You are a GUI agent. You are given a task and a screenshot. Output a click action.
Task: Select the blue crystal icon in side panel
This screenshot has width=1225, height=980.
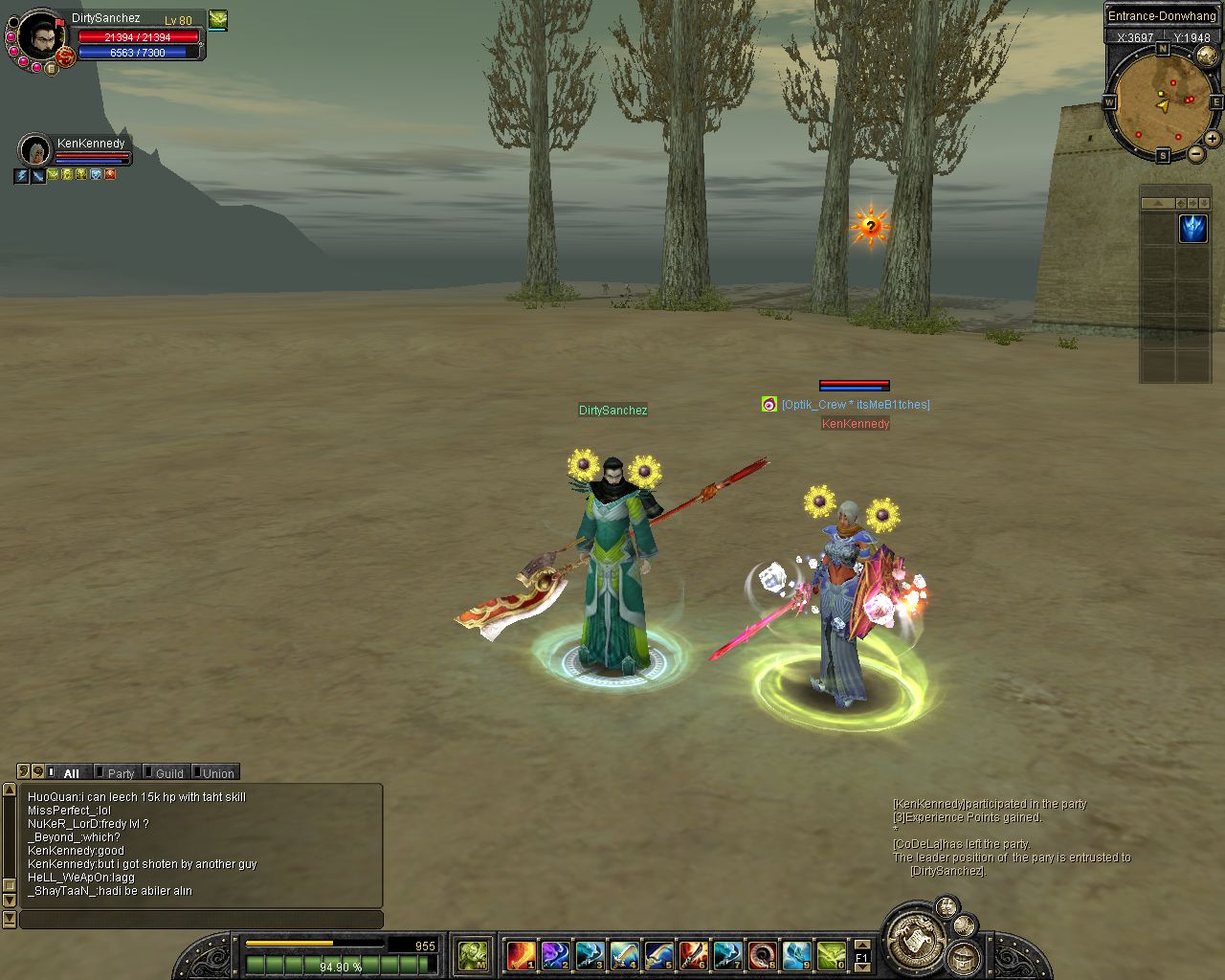[1192, 229]
